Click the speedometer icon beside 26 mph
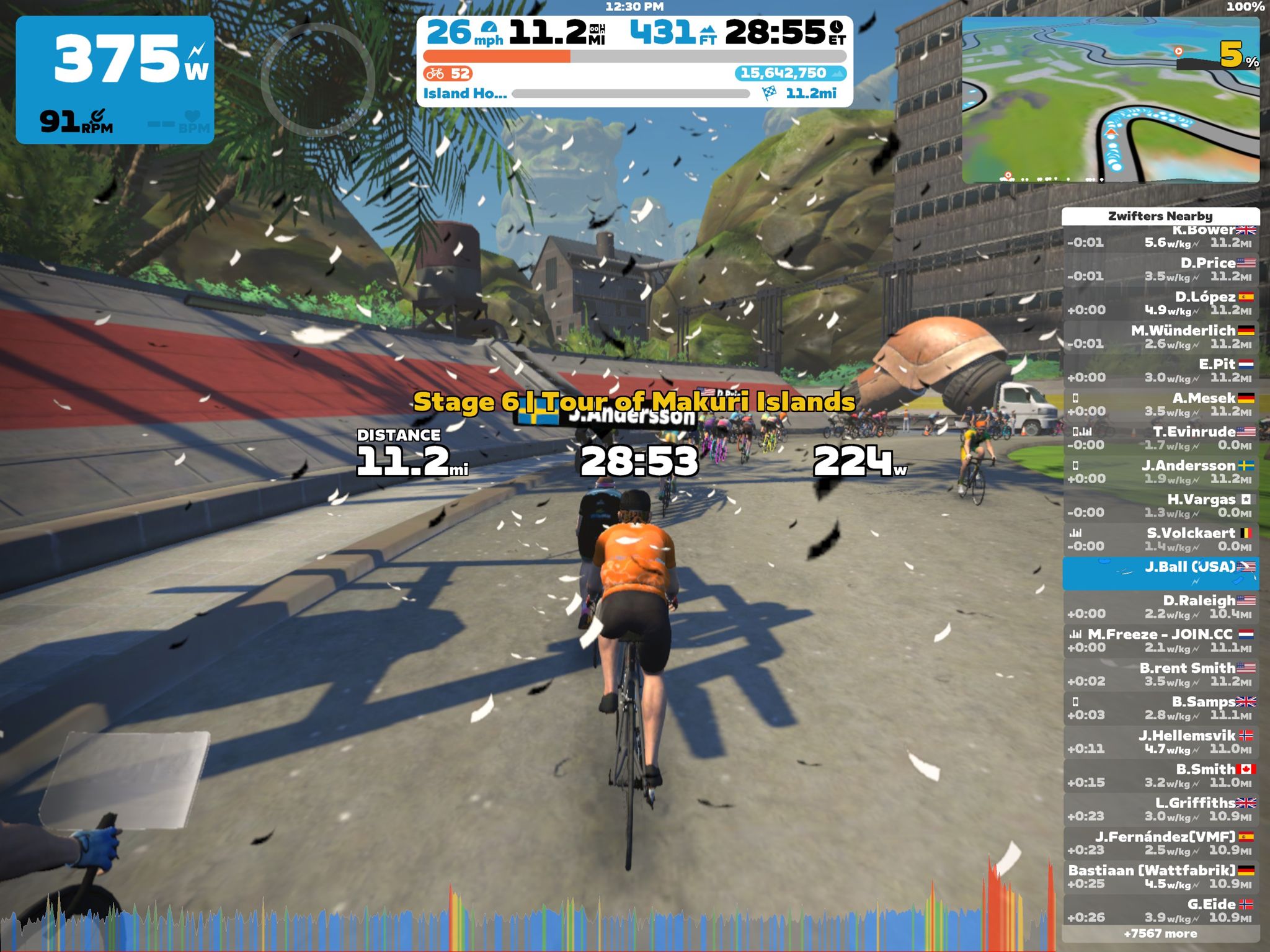 click(x=489, y=29)
